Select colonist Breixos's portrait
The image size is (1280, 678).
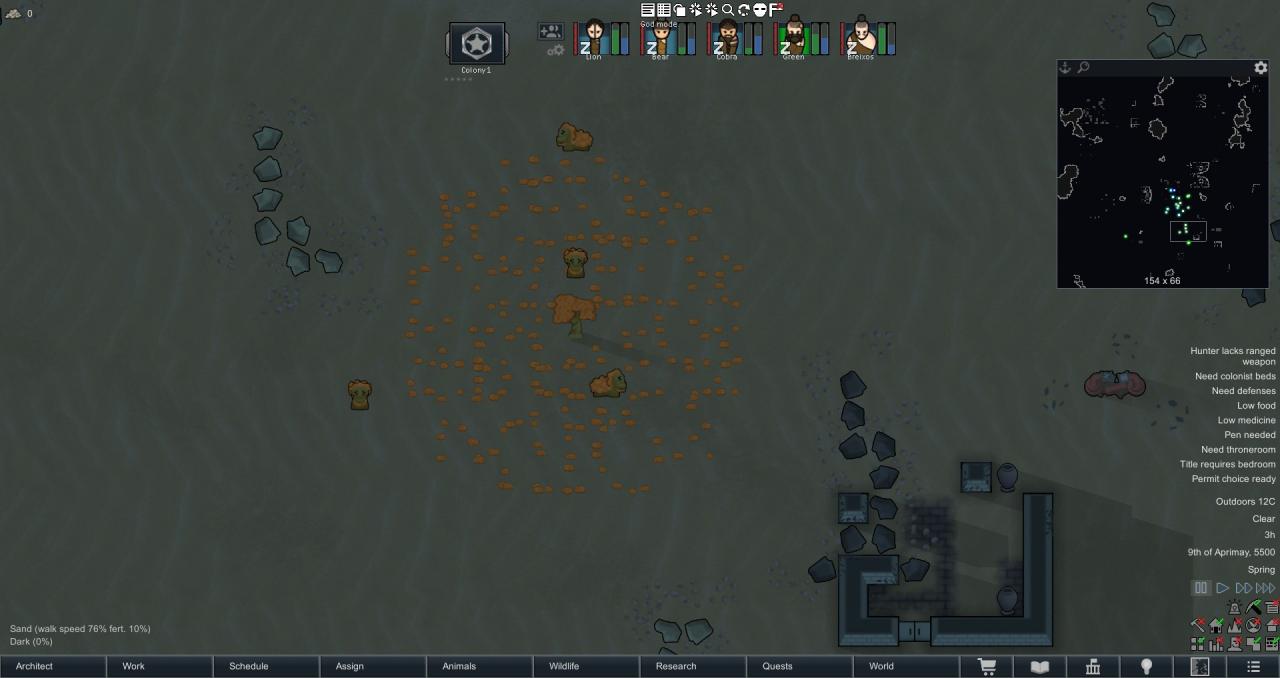pos(860,39)
